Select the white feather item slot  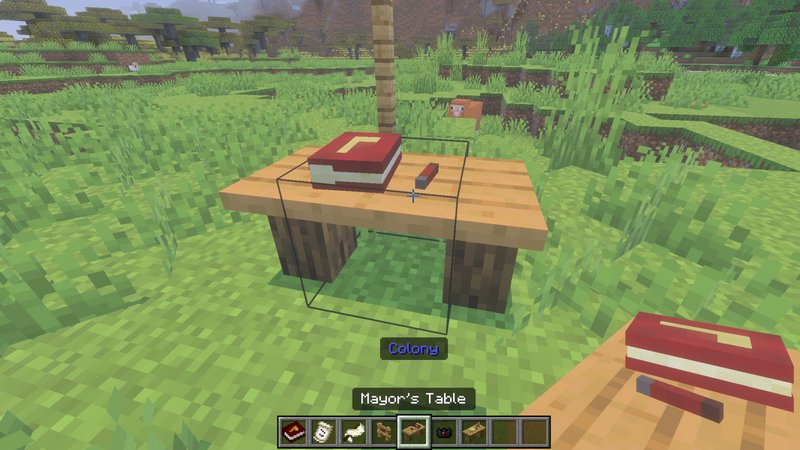[x=352, y=432]
